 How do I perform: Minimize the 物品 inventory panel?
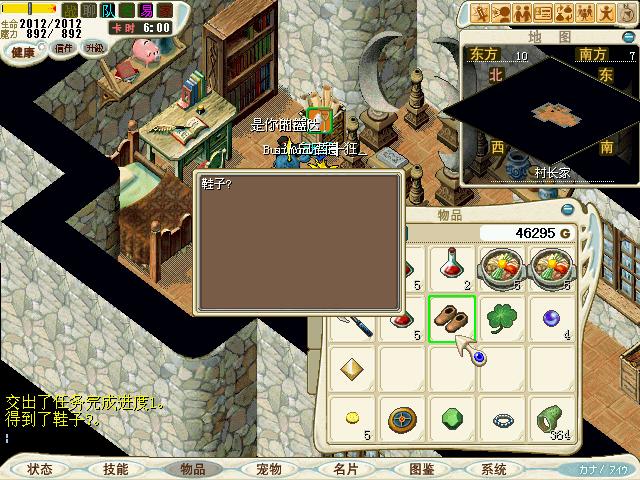(x=568, y=210)
